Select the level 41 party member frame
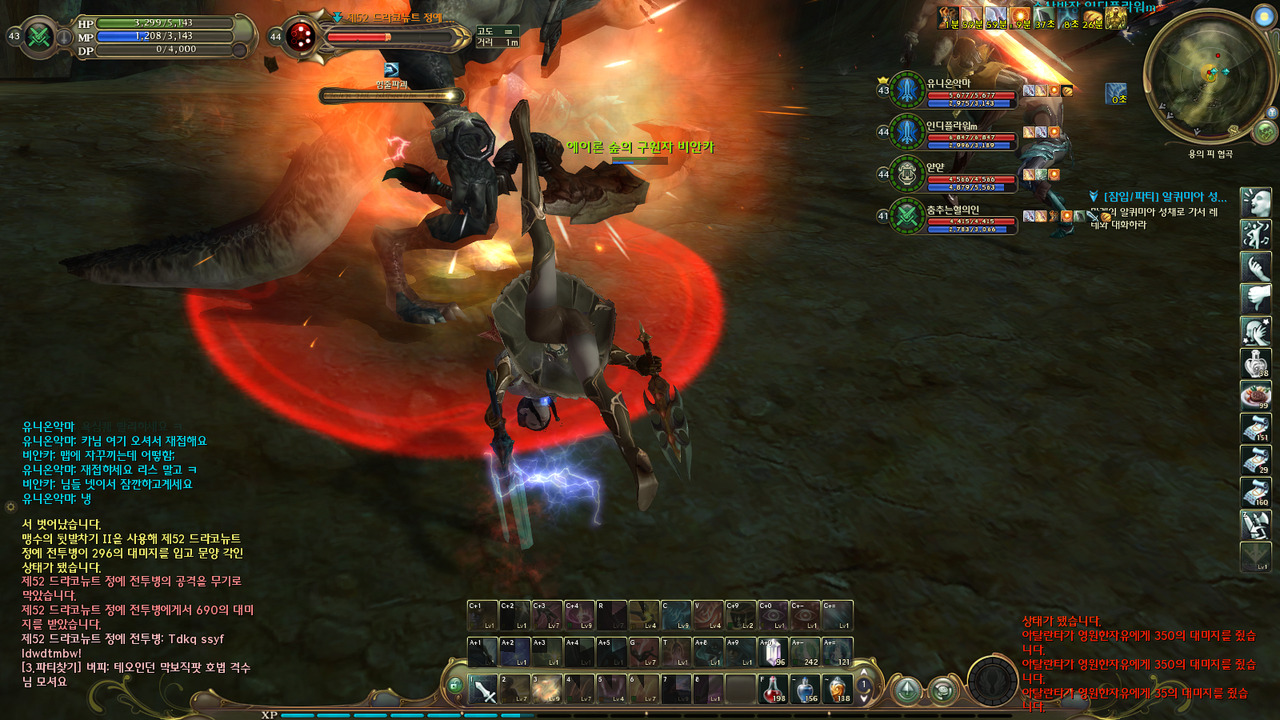The image size is (1280, 720). [x=950, y=216]
